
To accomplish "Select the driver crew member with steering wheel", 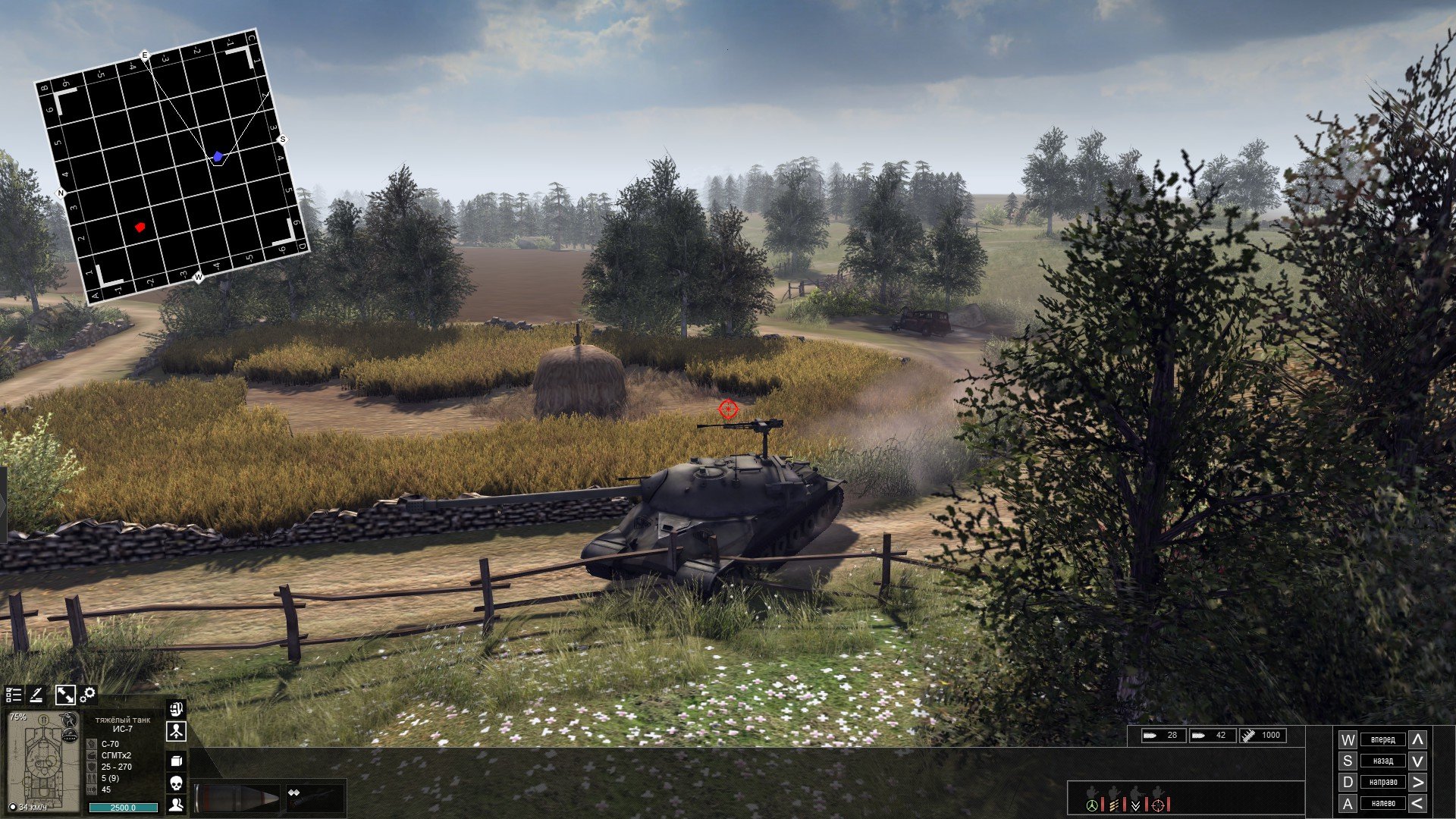I will [1092, 802].
